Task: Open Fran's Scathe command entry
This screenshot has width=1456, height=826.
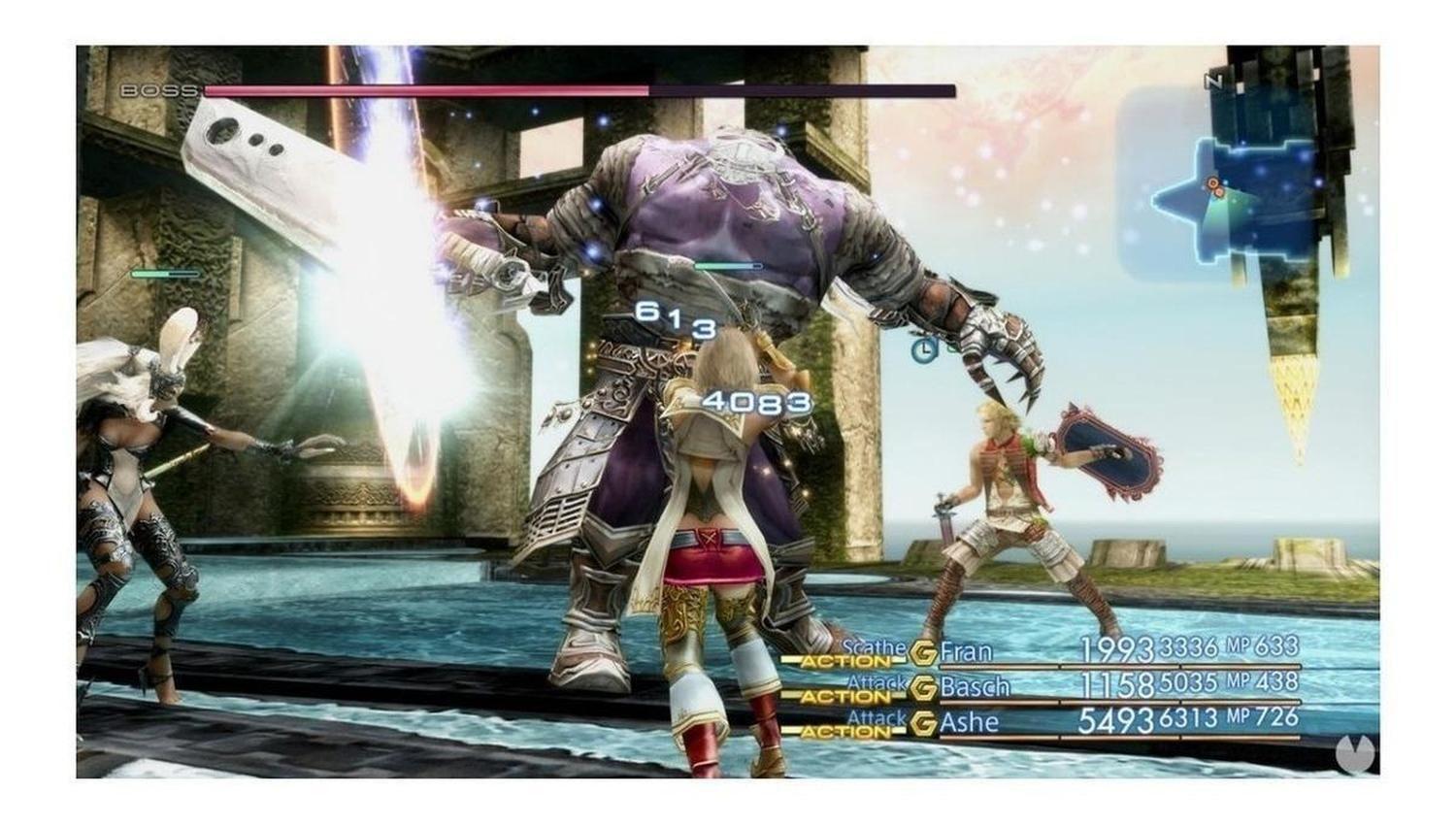Action: tap(874, 646)
